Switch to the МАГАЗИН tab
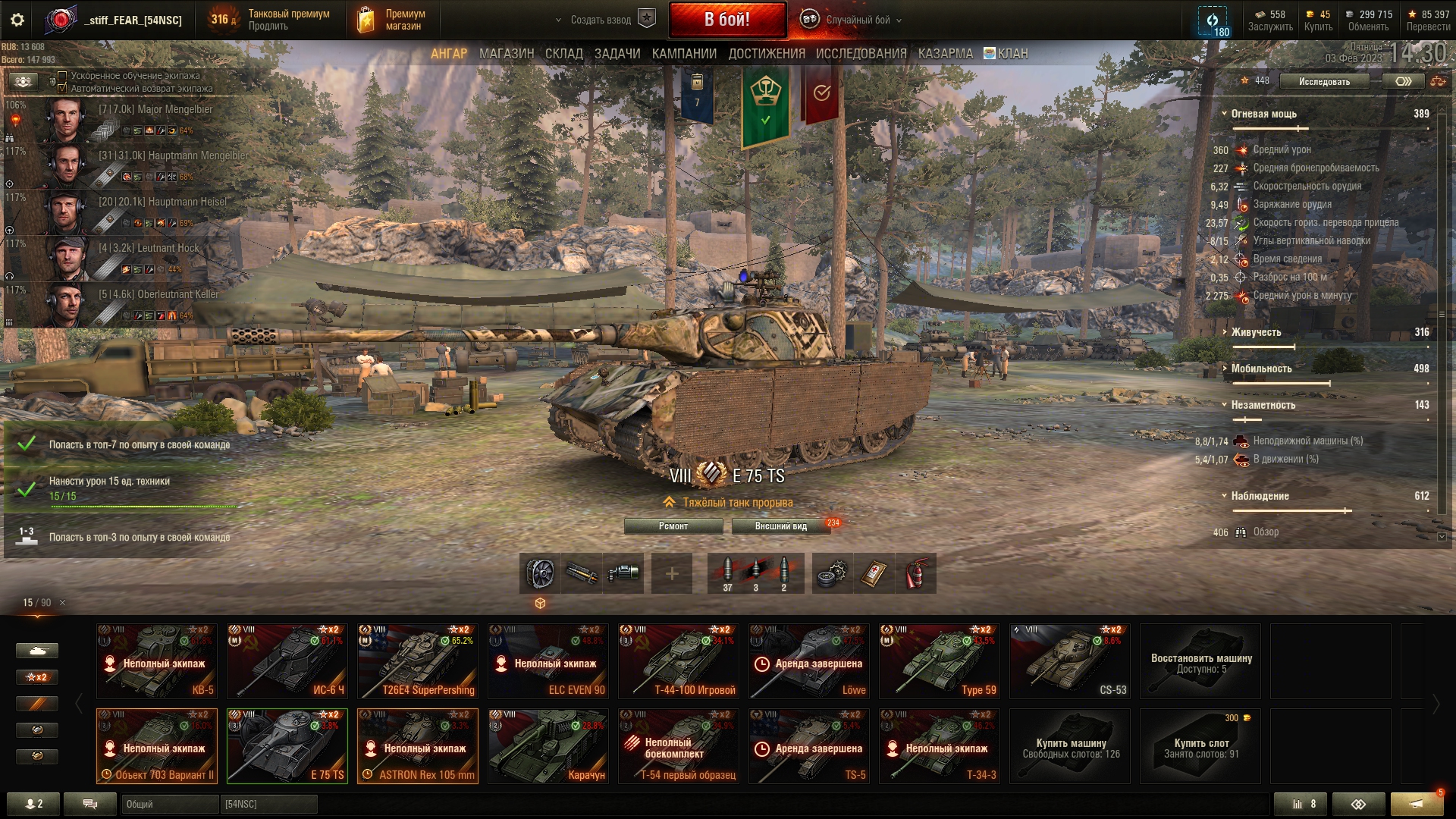Viewport: 1456px width, 819px height. (x=506, y=54)
